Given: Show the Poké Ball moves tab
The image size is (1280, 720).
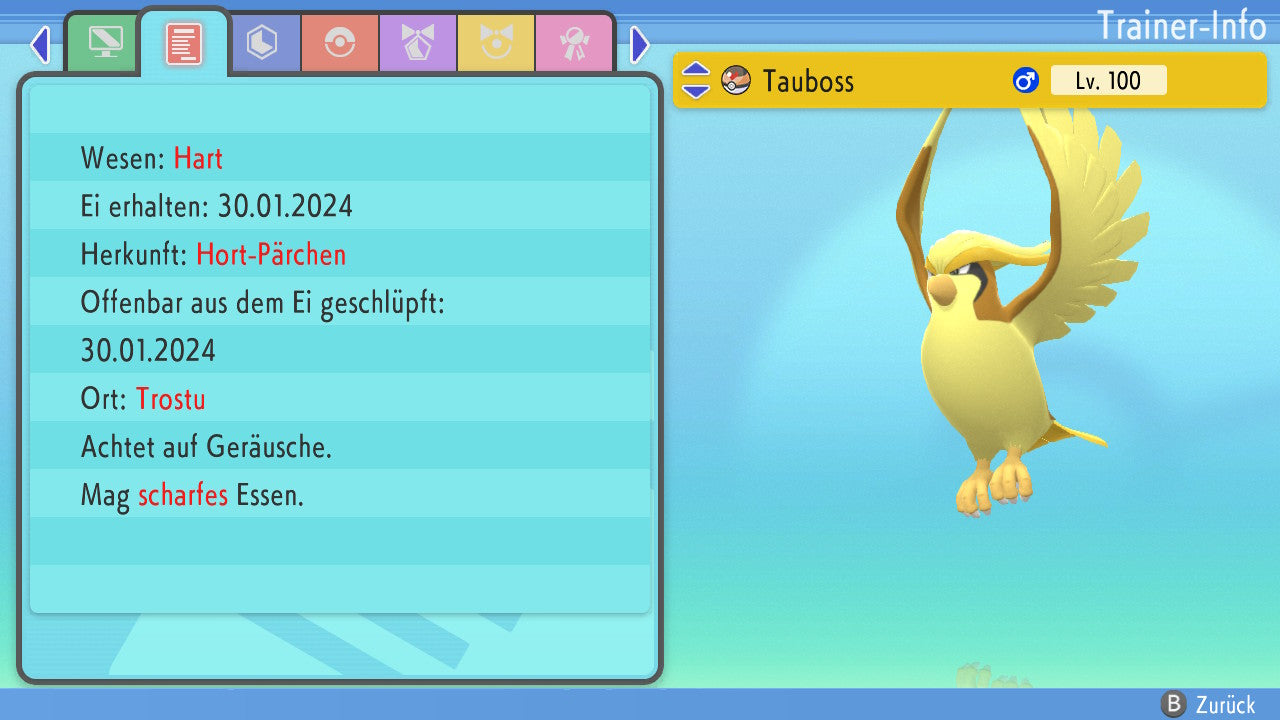Looking at the screenshot, I should tap(340, 43).
